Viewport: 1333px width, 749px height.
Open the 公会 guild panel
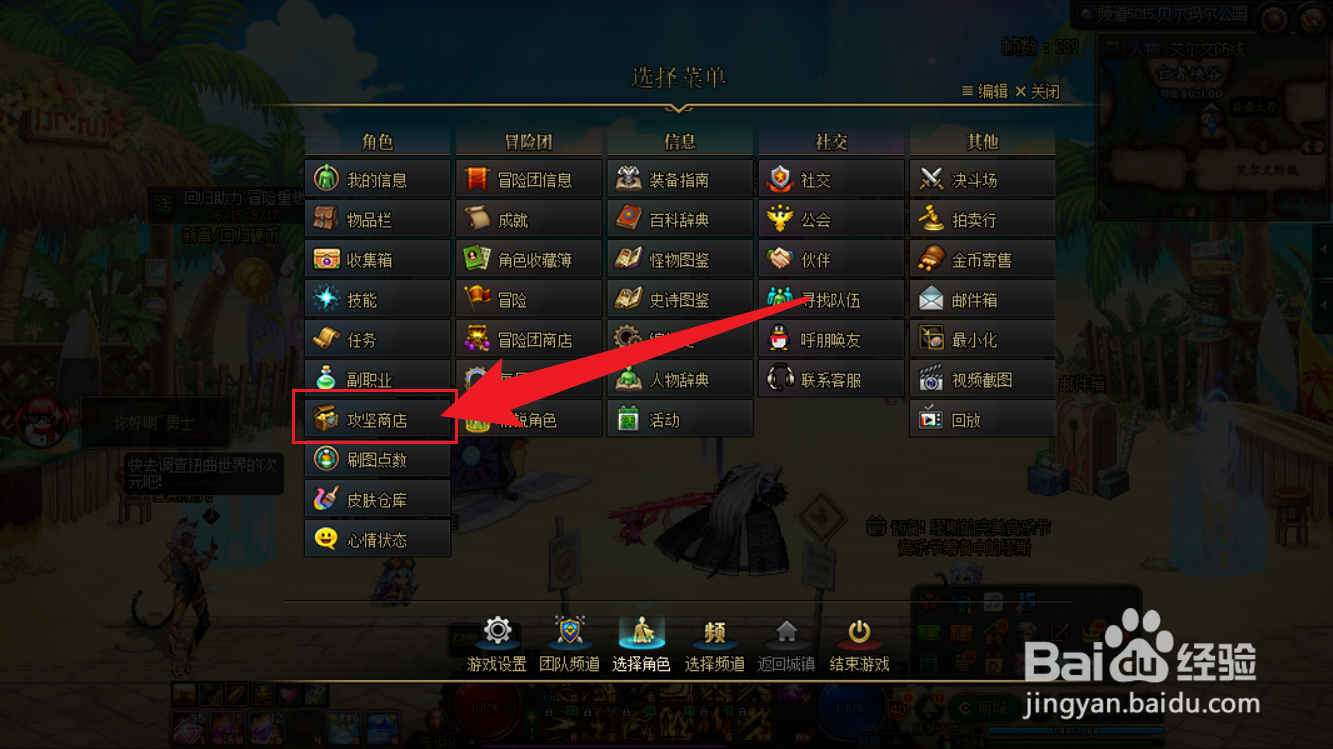830,218
